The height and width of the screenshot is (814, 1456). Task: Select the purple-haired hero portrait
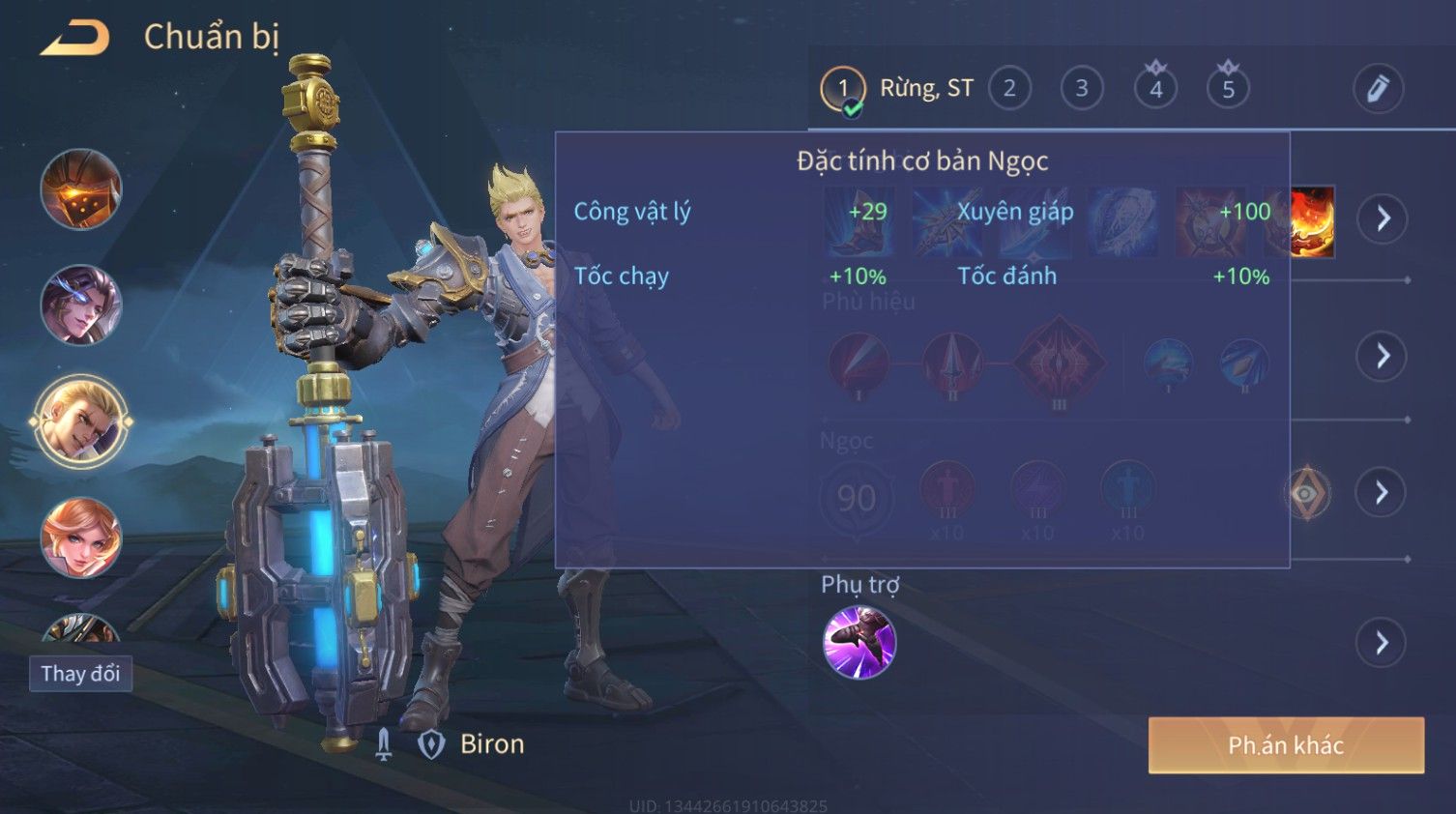point(81,305)
